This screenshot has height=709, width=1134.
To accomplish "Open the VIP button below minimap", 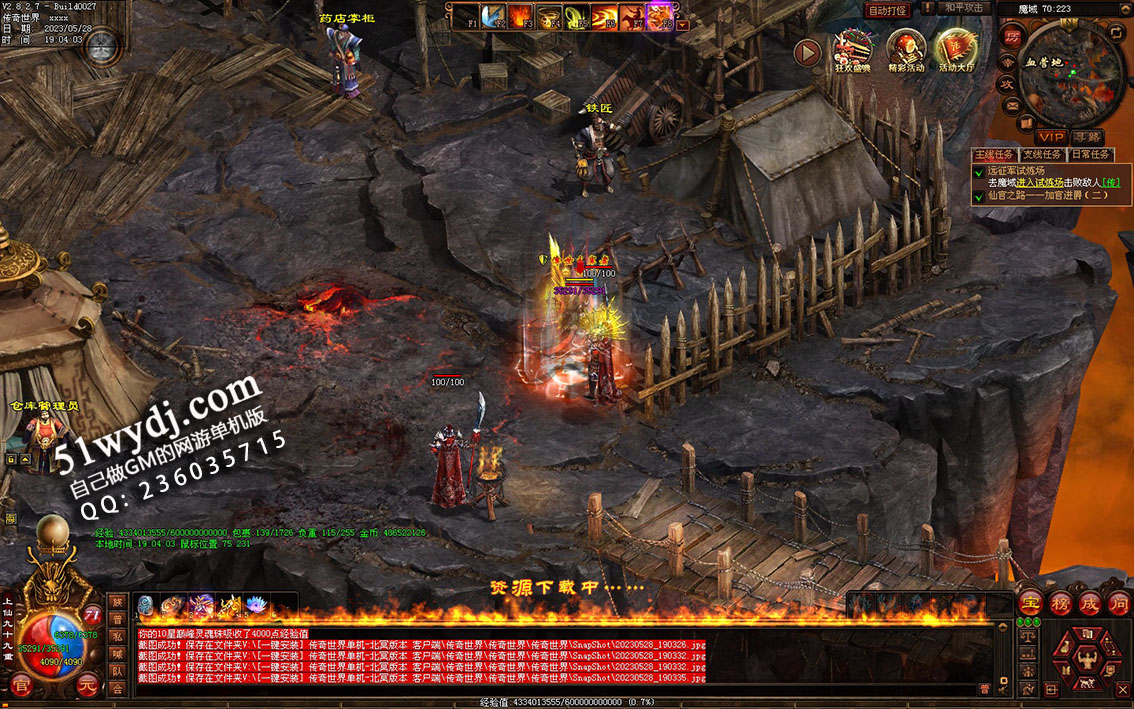I will [x=1050, y=136].
